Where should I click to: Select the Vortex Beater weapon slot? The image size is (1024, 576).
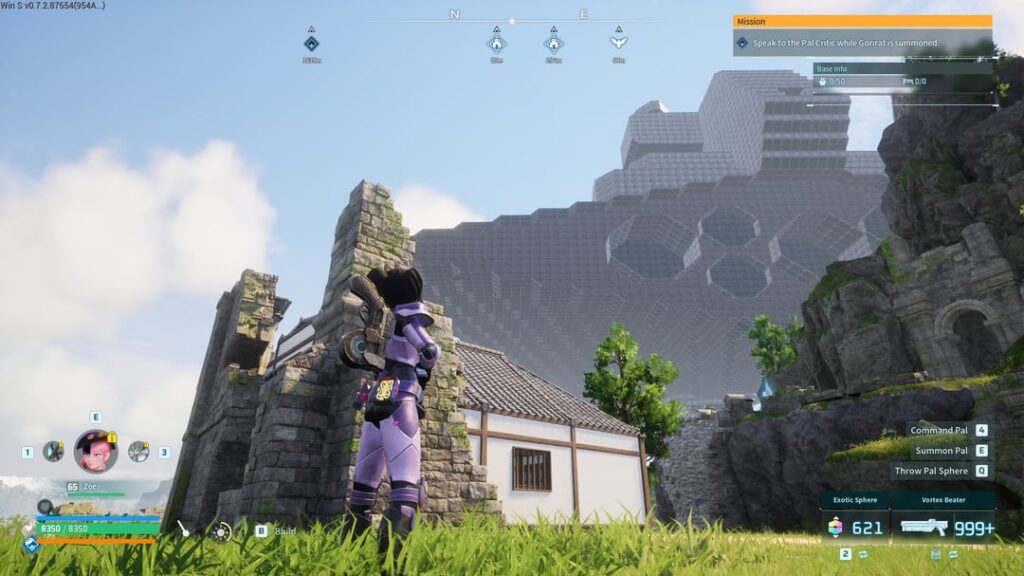(946, 526)
